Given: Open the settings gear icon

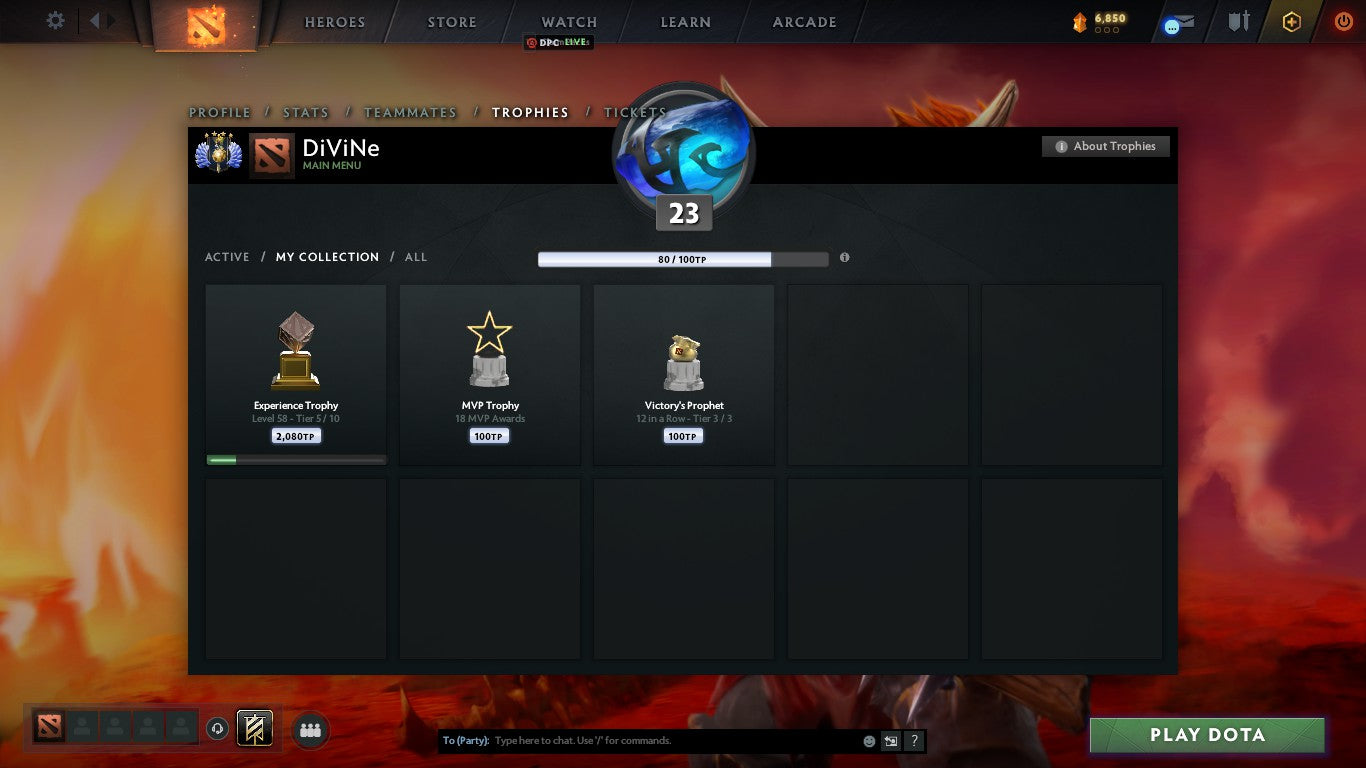Looking at the screenshot, I should [x=55, y=20].
